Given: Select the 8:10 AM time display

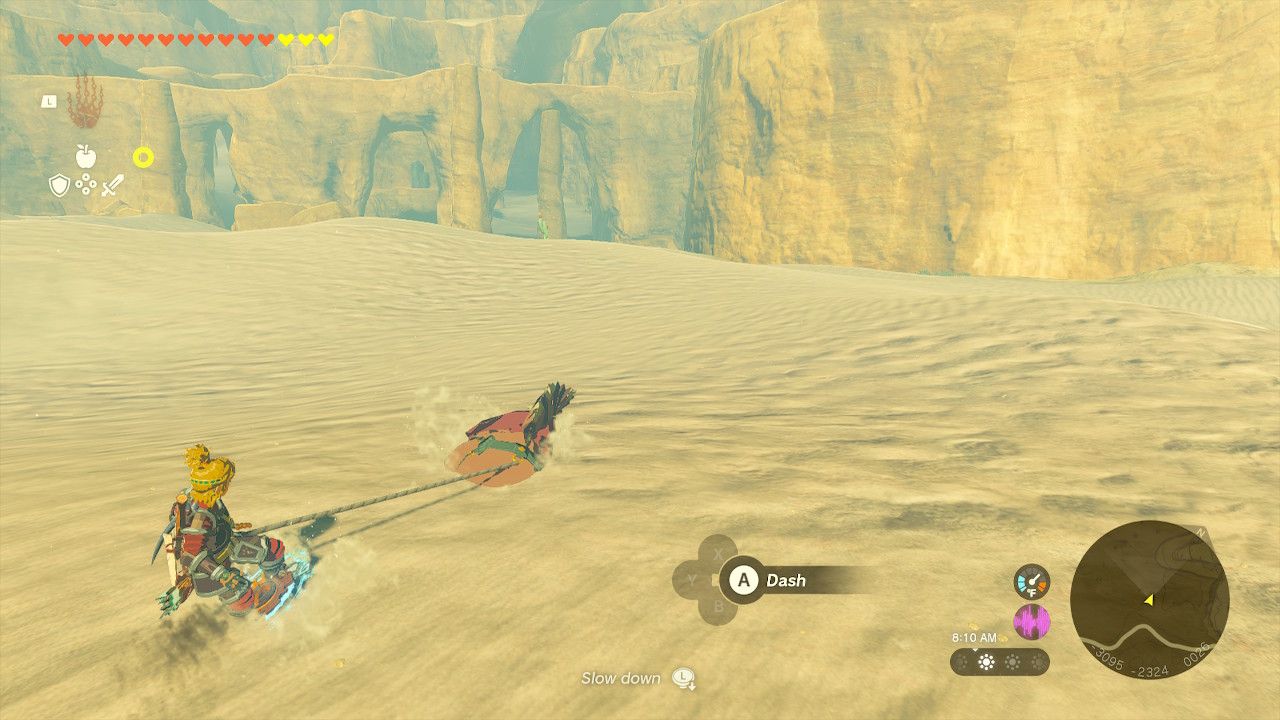Looking at the screenshot, I should tap(974, 637).
